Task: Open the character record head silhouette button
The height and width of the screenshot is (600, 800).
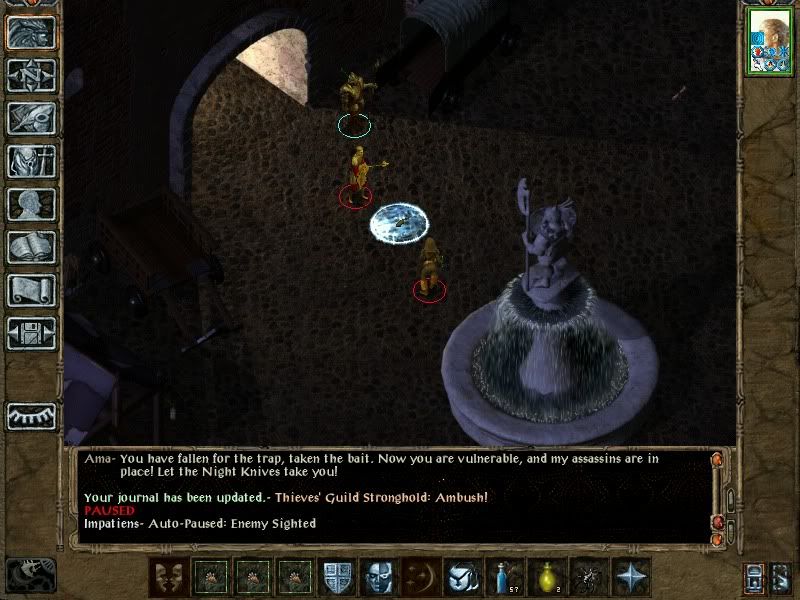Action: click(x=30, y=204)
